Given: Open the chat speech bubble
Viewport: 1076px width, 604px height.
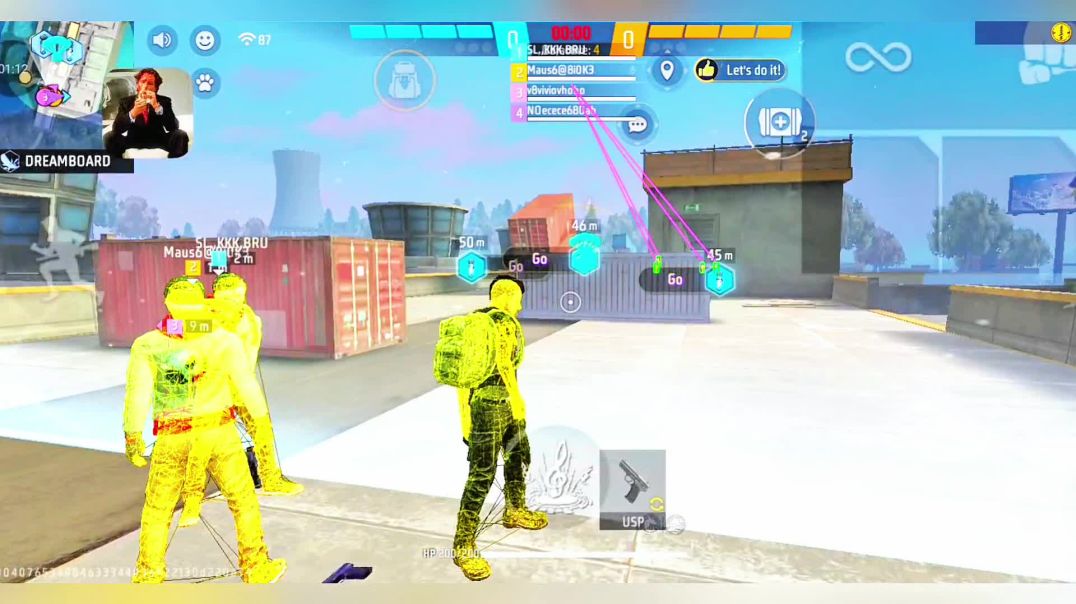Looking at the screenshot, I should (x=637, y=125).
